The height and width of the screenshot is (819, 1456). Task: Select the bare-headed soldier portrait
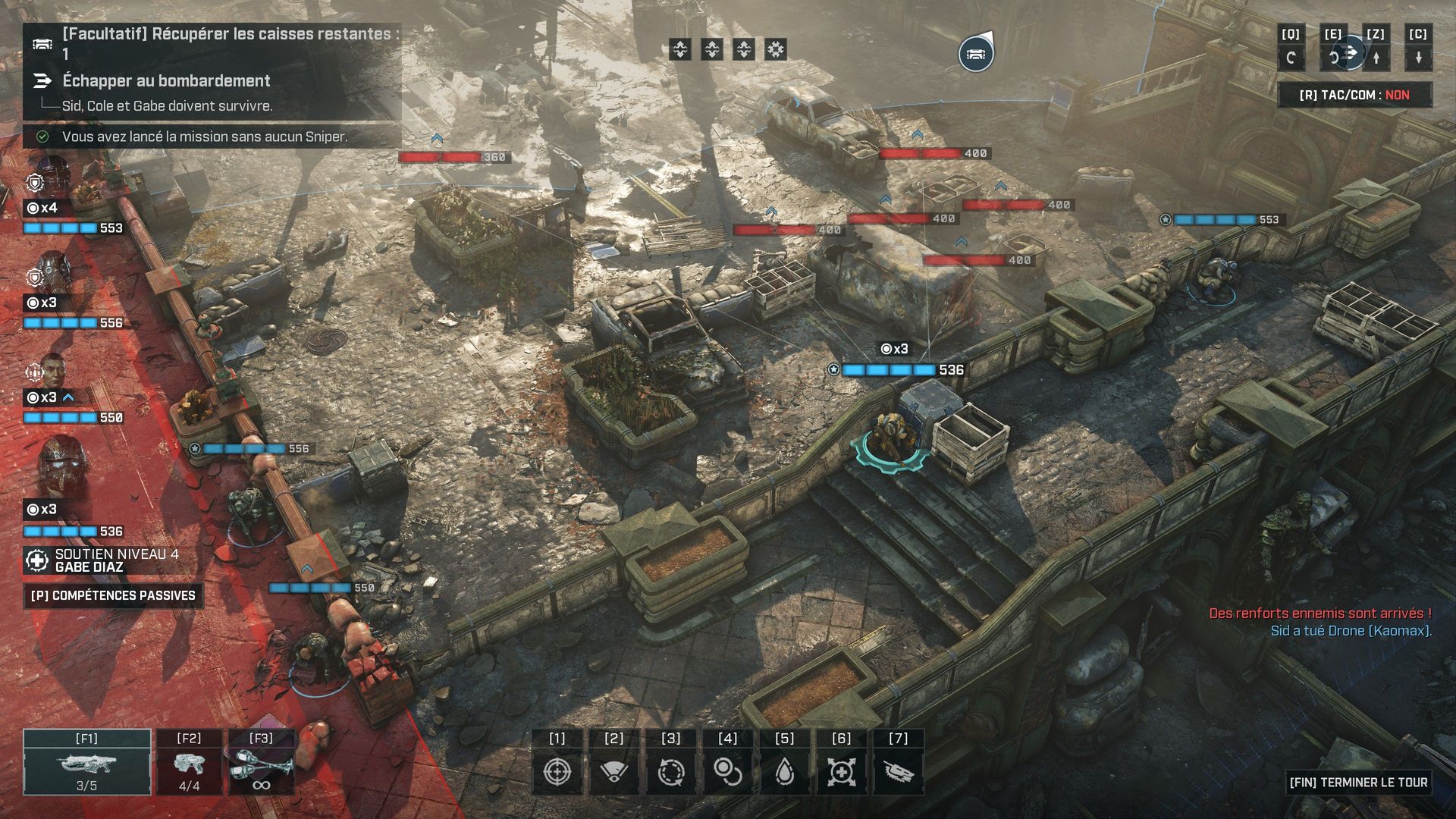(x=53, y=369)
